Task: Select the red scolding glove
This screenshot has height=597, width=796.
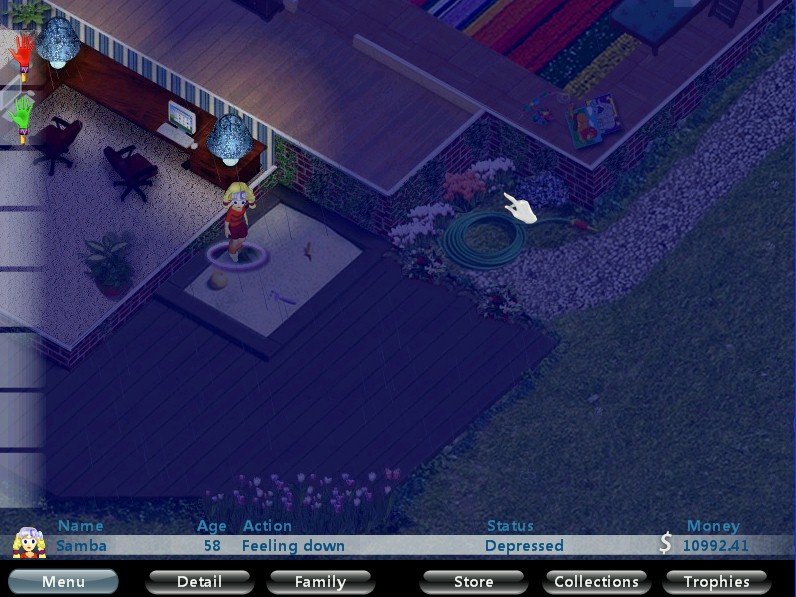Action: tap(21, 51)
